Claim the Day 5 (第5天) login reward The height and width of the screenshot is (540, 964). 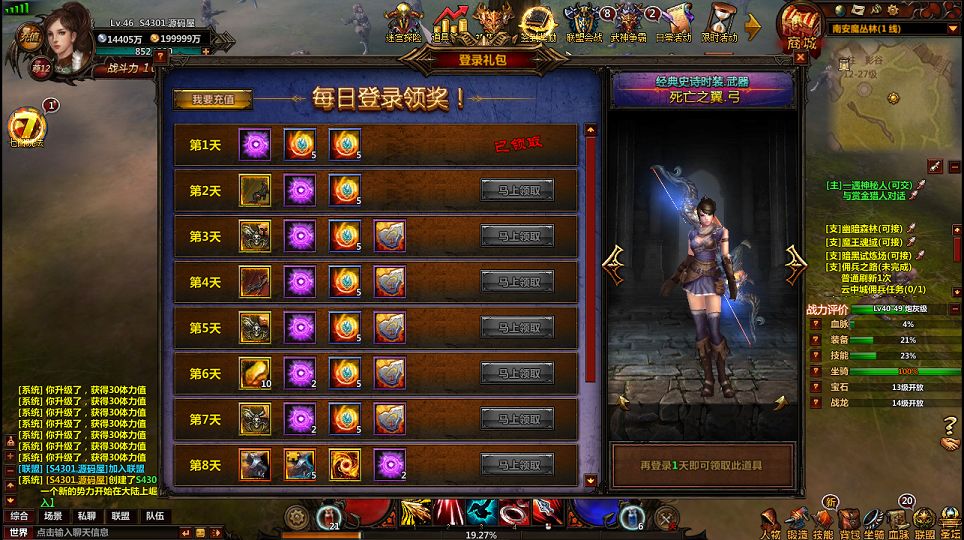click(x=517, y=328)
